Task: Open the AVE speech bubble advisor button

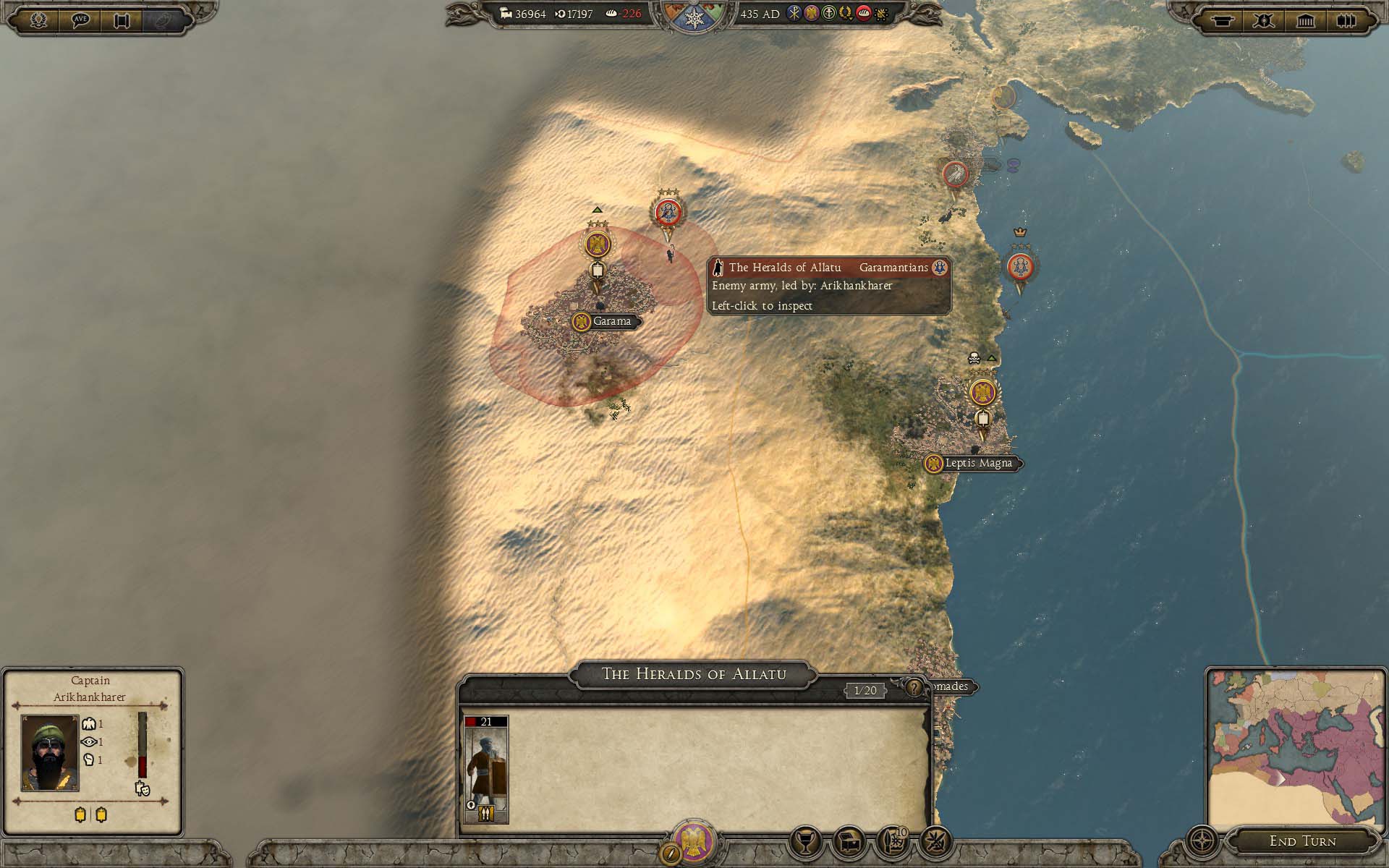Action: tap(80, 20)
